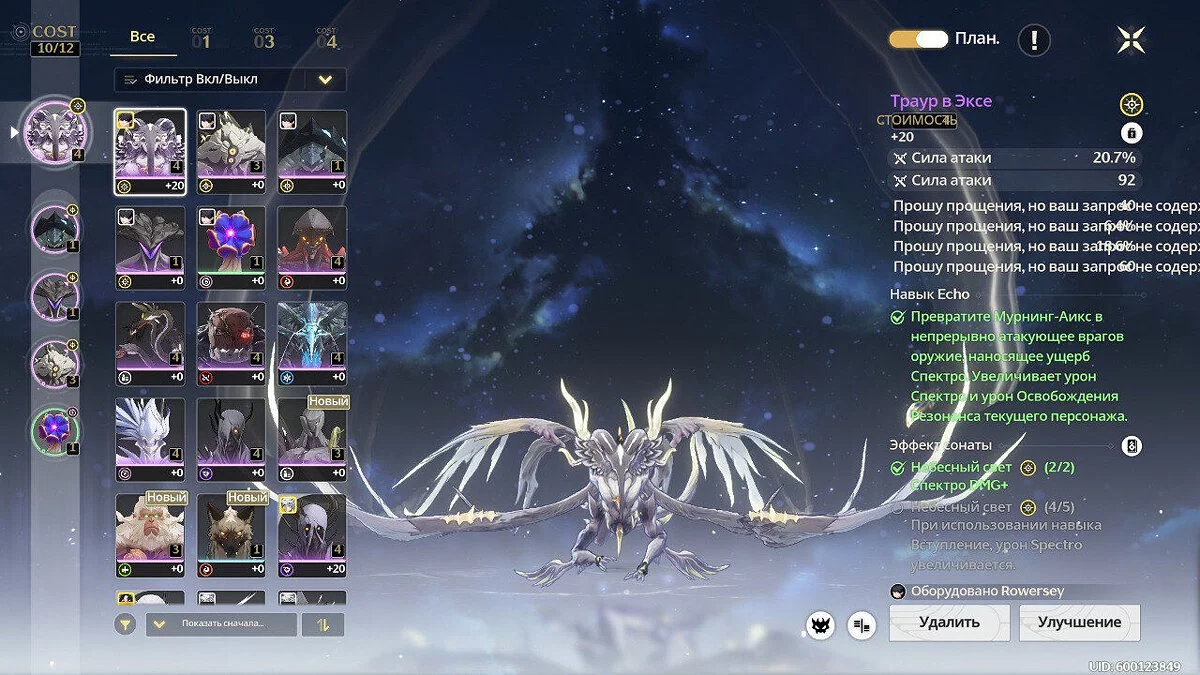The height and width of the screenshot is (675, 1200).
Task: Switch to the Cost 03 tab
Action: click(264, 40)
